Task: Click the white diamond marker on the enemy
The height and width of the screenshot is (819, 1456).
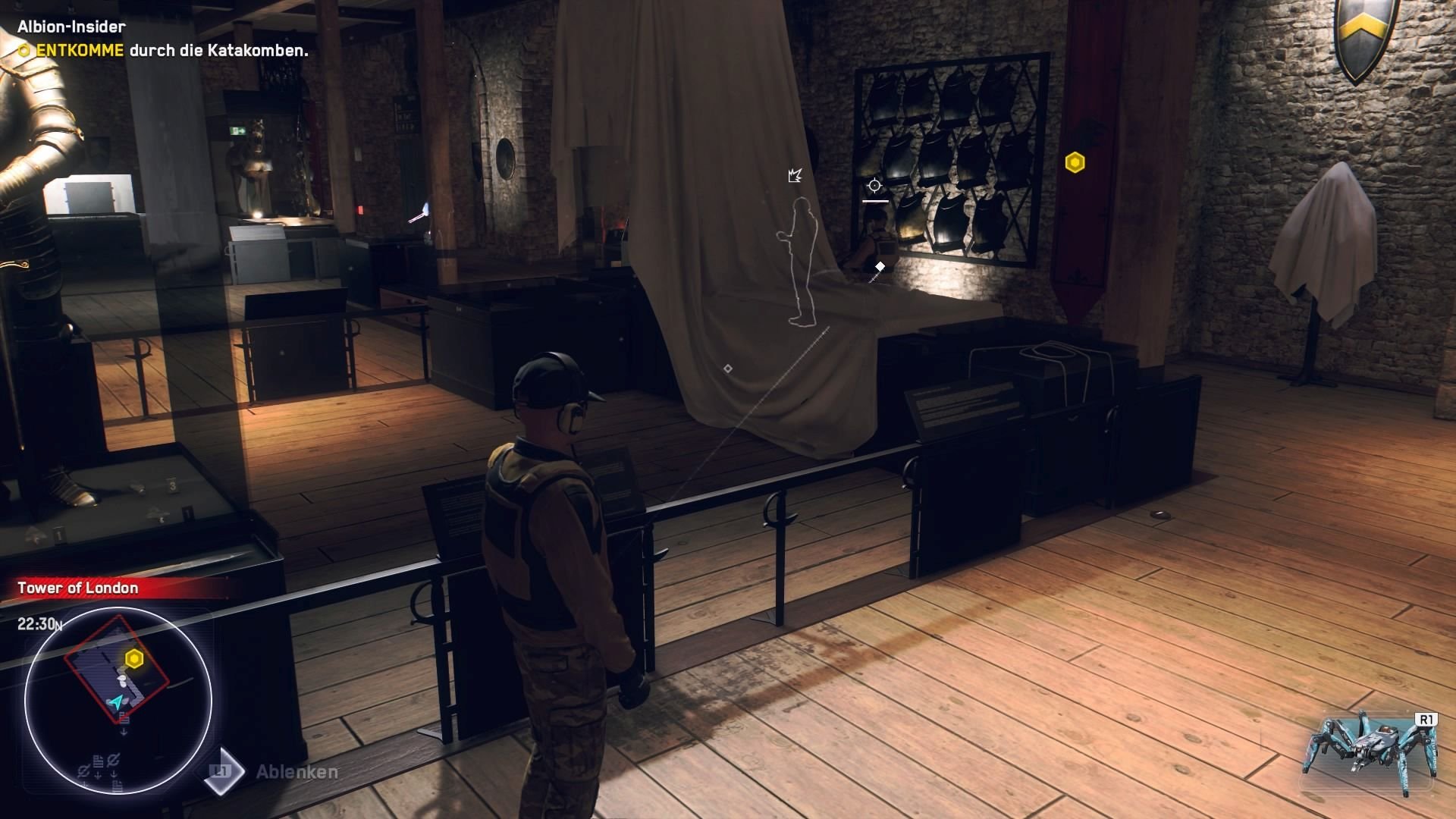Action: tap(880, 267)
